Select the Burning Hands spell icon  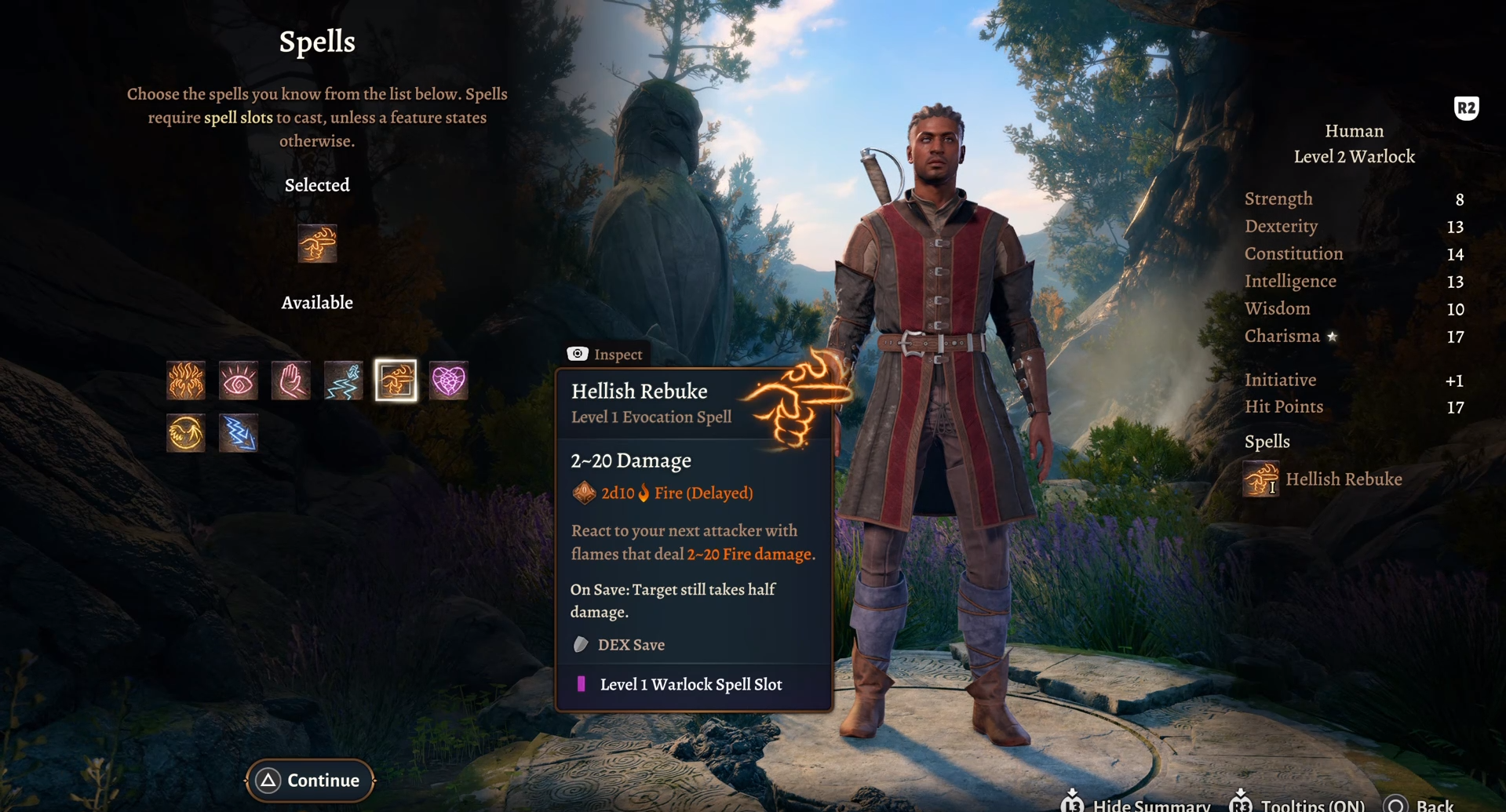186,381
